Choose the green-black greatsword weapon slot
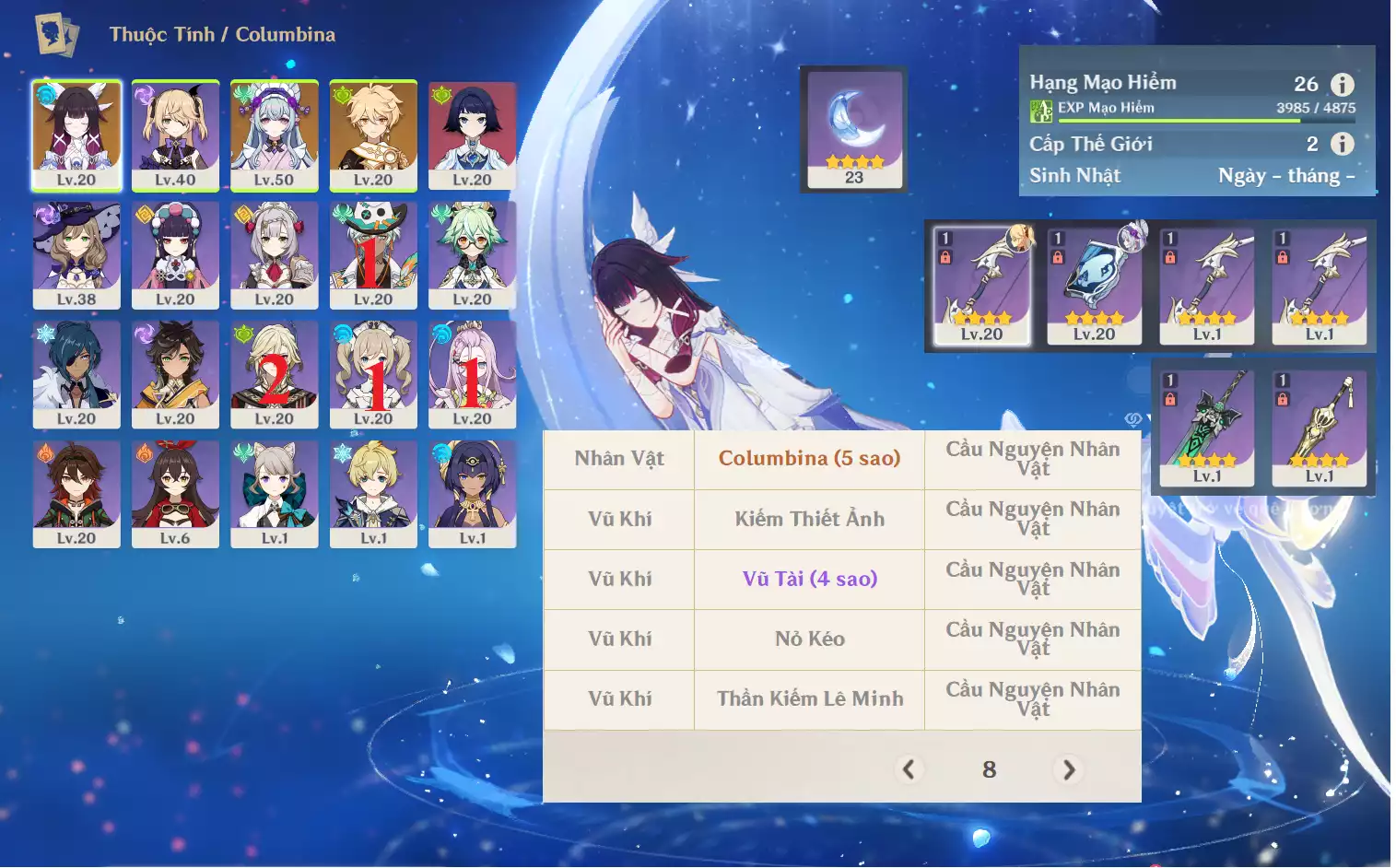Image resolution: width=1396 pixels, height=868 pixels. 1207,428
